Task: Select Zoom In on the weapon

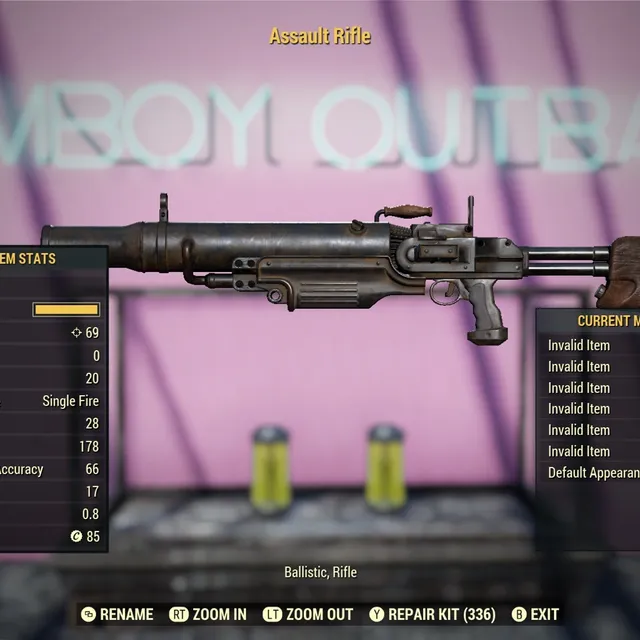Action: 208,614
